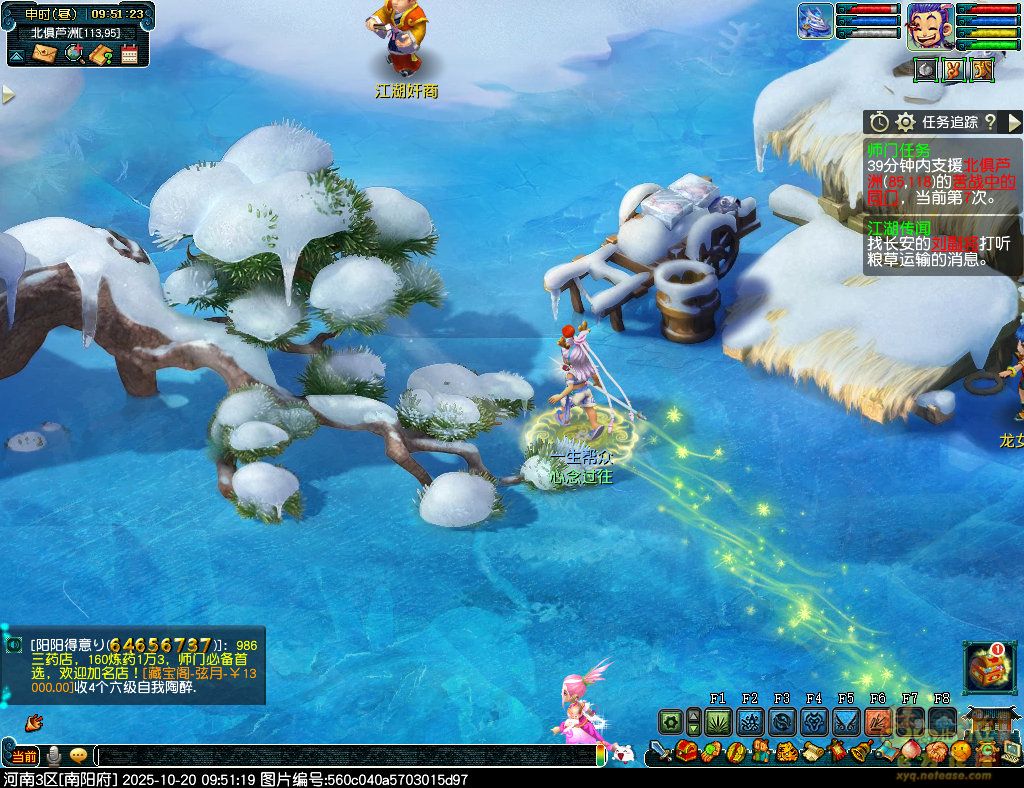Click the quest tracker stopwatch icon
This screenshot has width=1024, height=788.
879,122
